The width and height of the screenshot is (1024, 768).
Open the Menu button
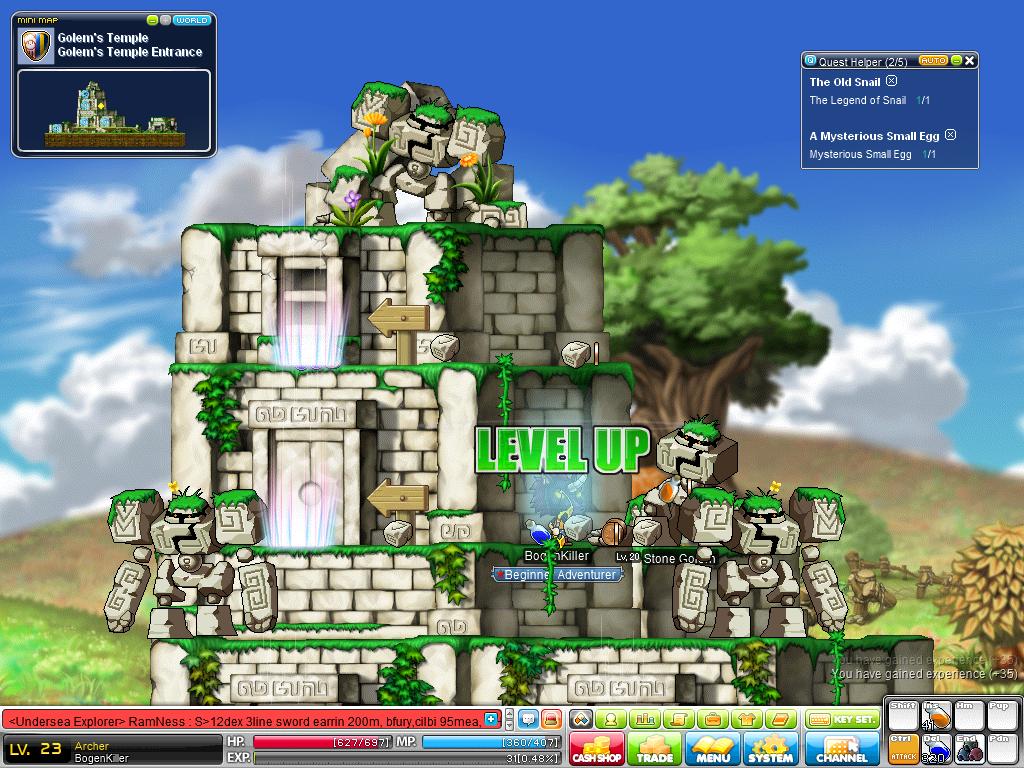click(x=713, y=749)
